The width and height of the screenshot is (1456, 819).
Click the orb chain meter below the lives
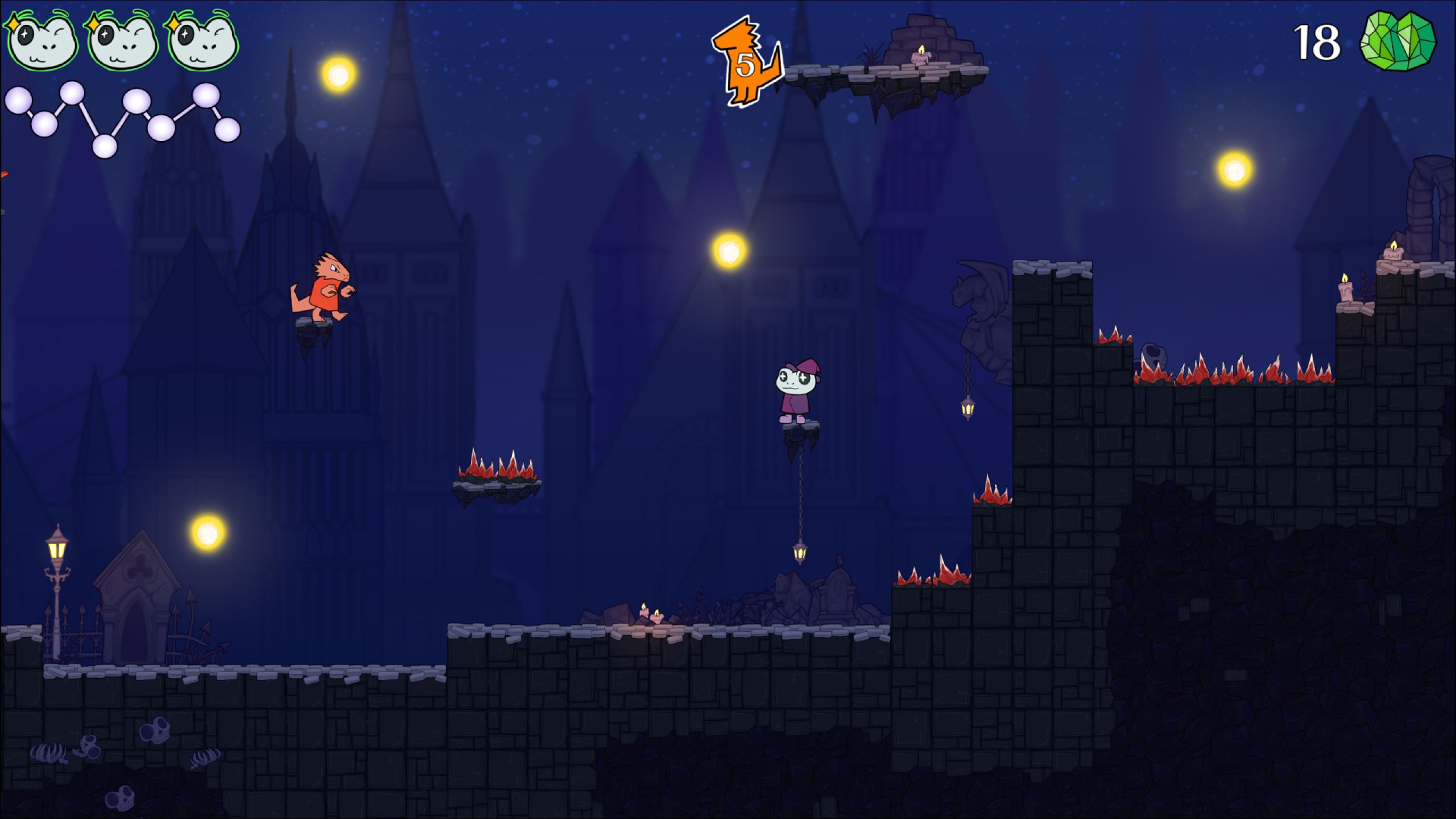[121, 118]
